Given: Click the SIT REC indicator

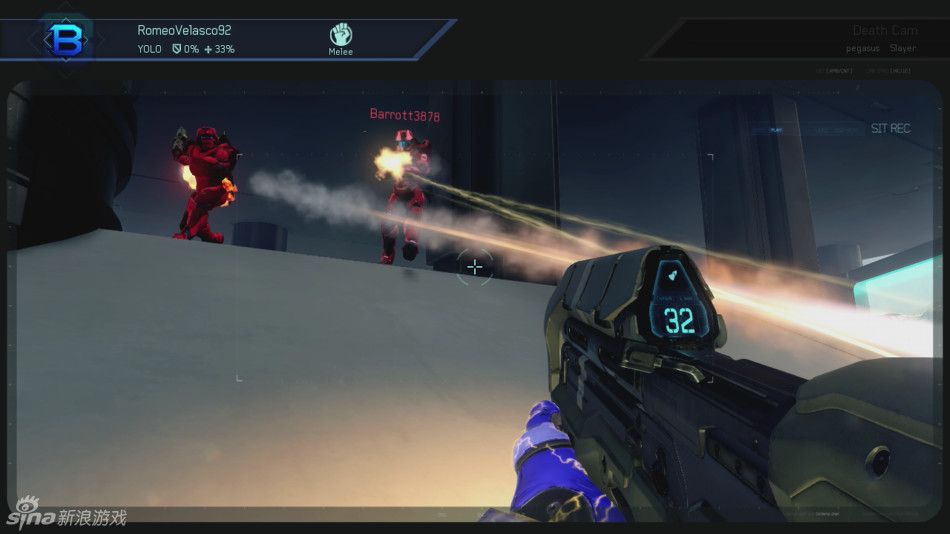Looking at the screenshot, I should tap(890, 129).
